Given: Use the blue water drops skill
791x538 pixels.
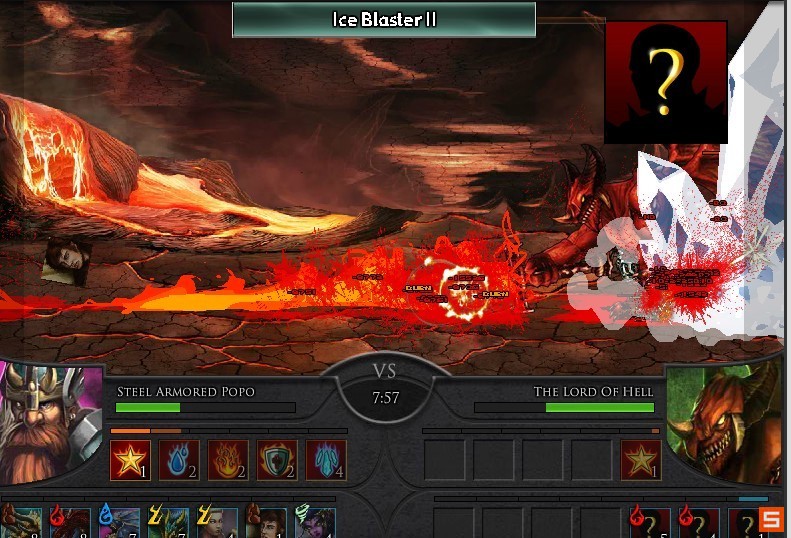Looking at the screenshot, I should click(179, 460).
